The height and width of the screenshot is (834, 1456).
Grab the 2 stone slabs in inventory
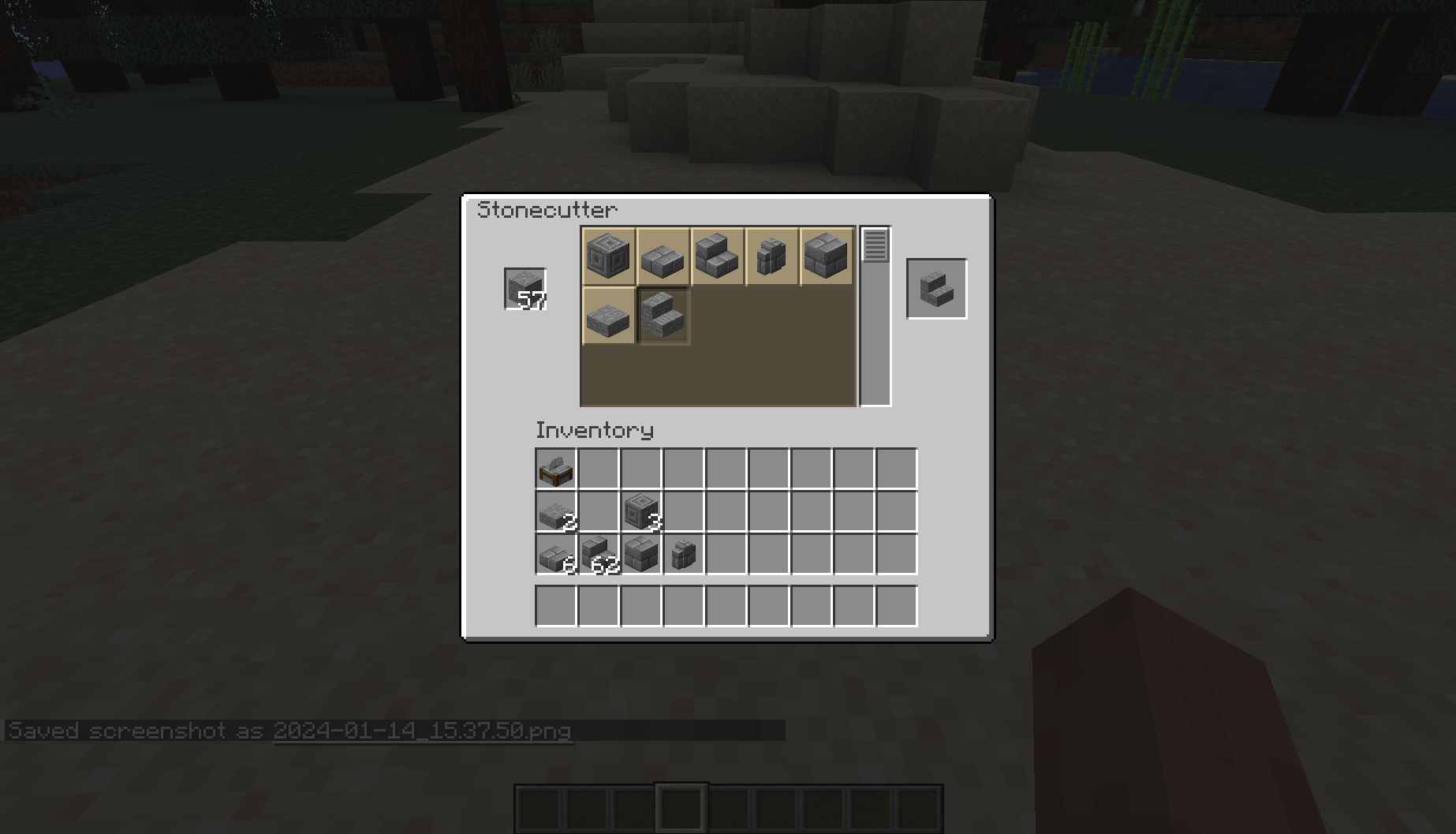556,513
